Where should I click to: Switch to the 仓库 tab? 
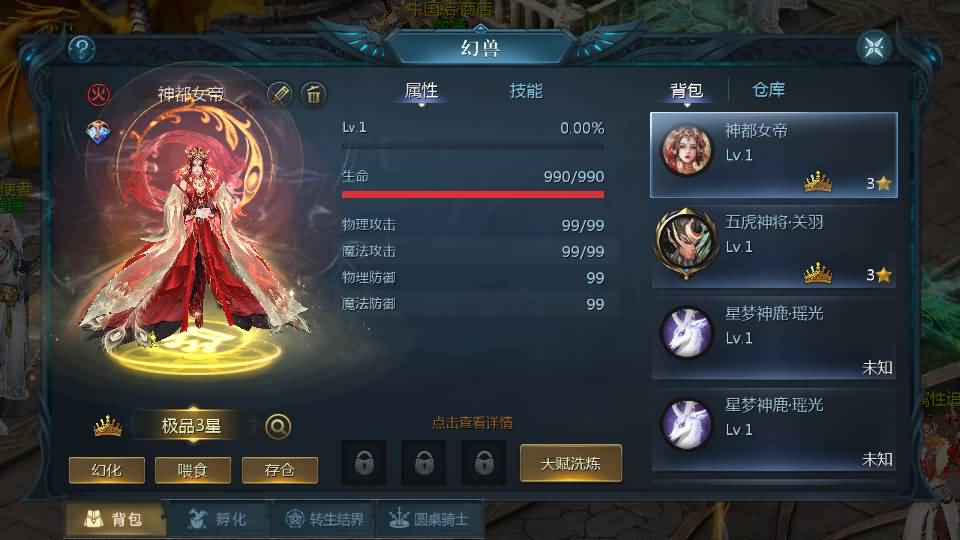768,90
